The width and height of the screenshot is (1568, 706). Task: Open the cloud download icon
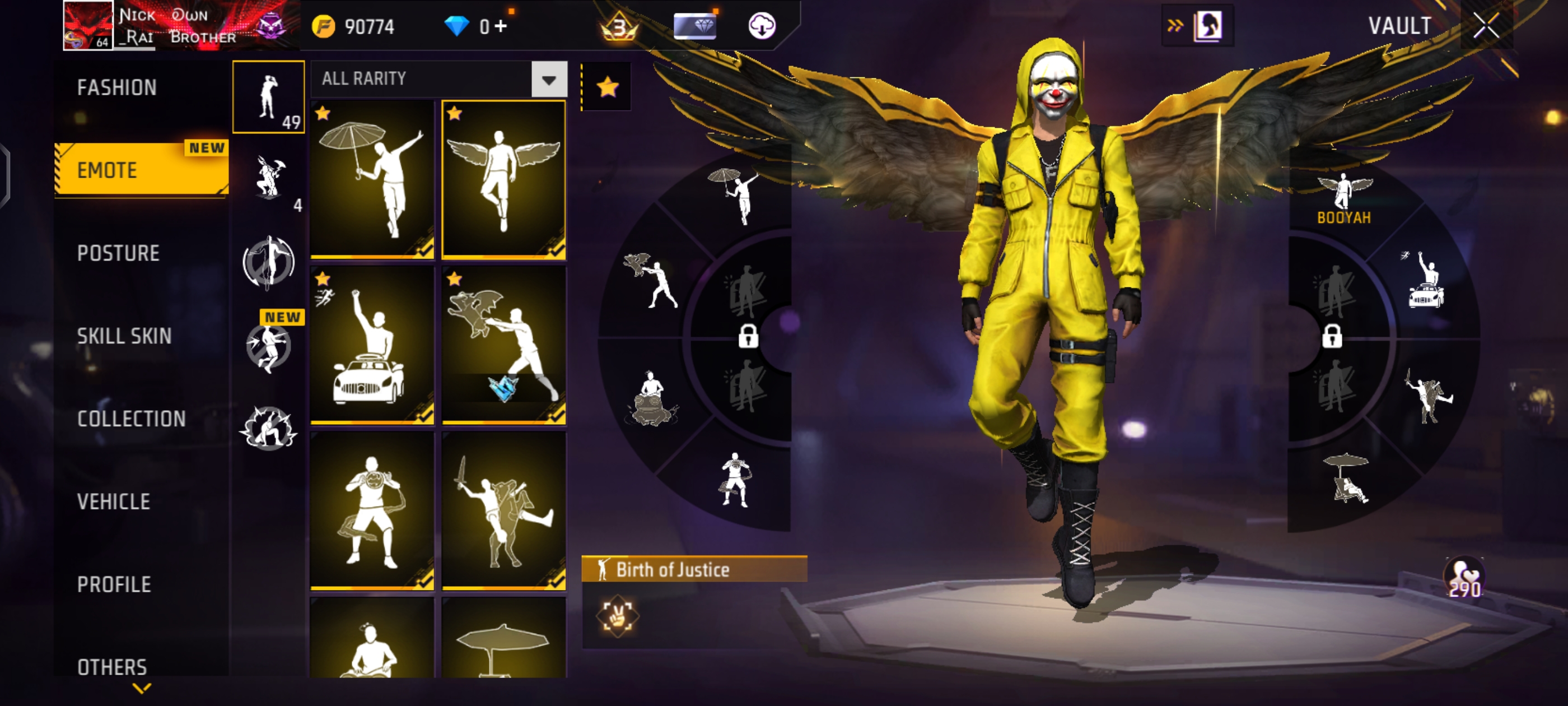click(762, 26)
